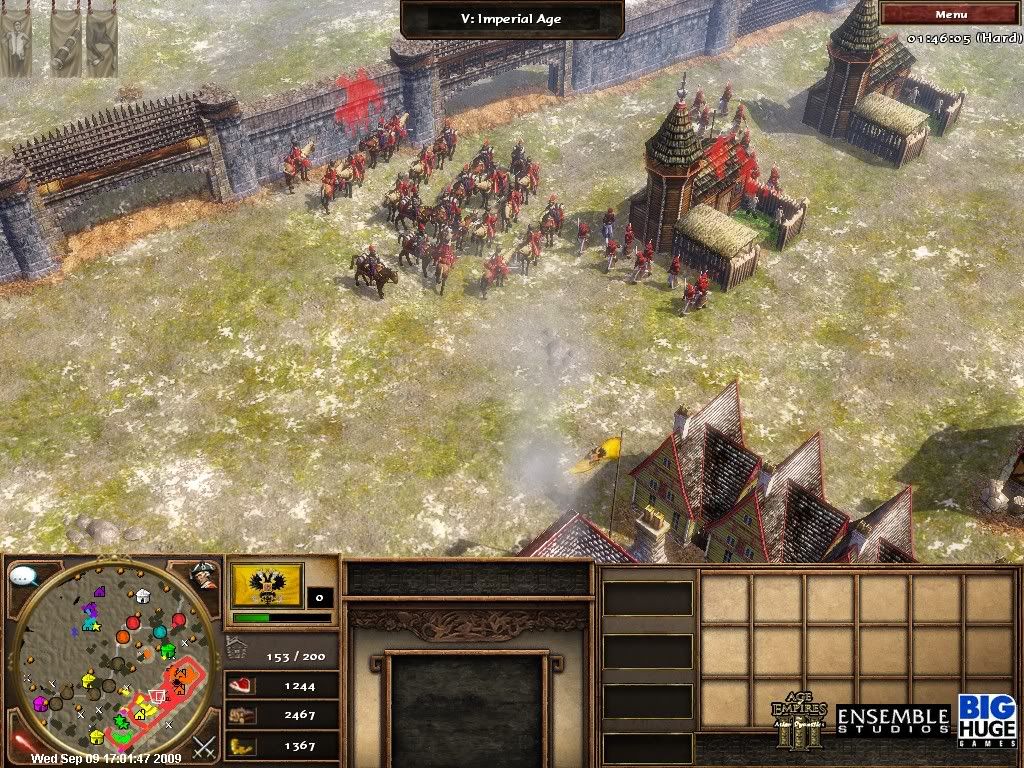
Task: Select the wood resource icon
Action: [242, 716]
